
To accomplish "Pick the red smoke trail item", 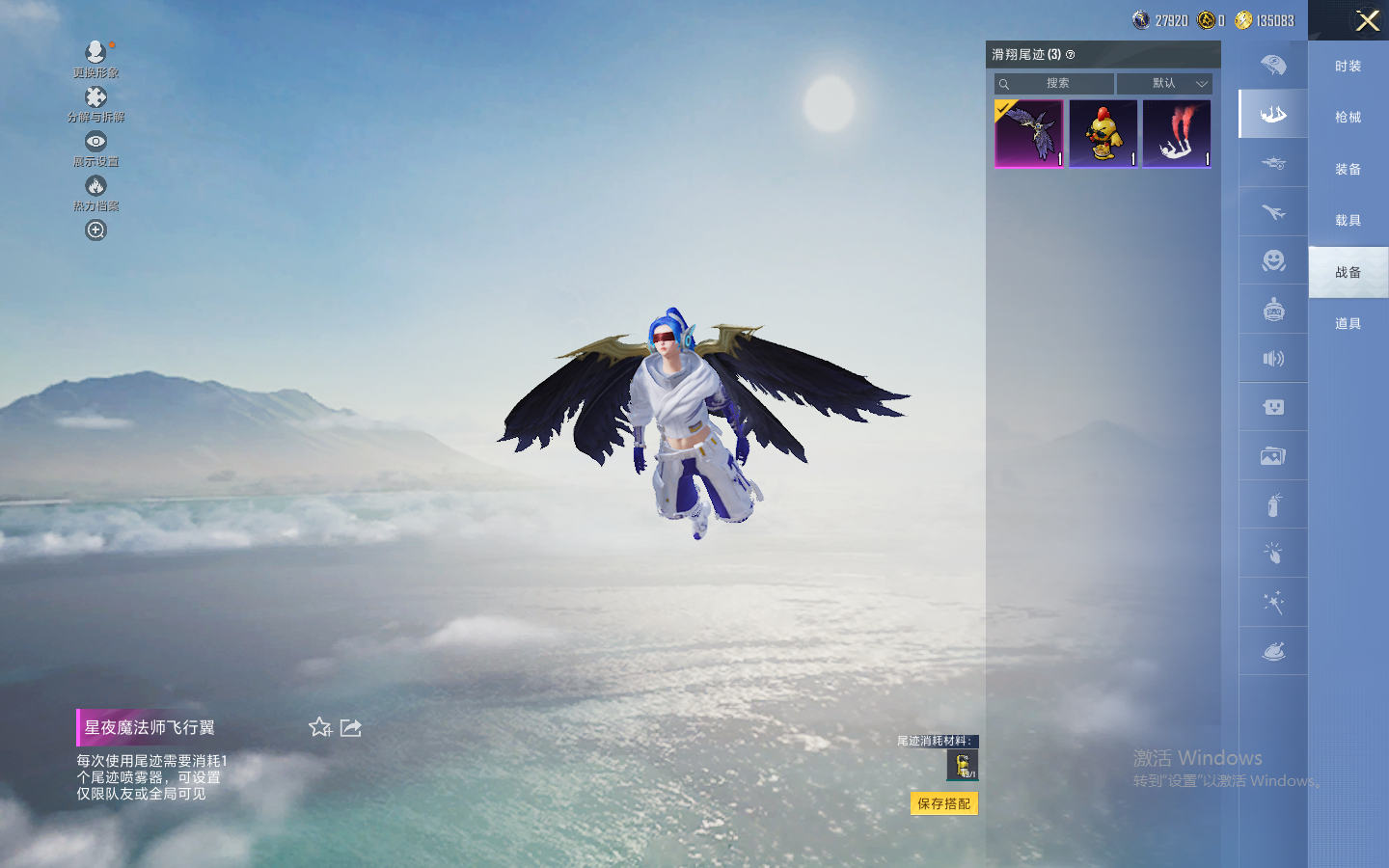I will point(1177,134).
